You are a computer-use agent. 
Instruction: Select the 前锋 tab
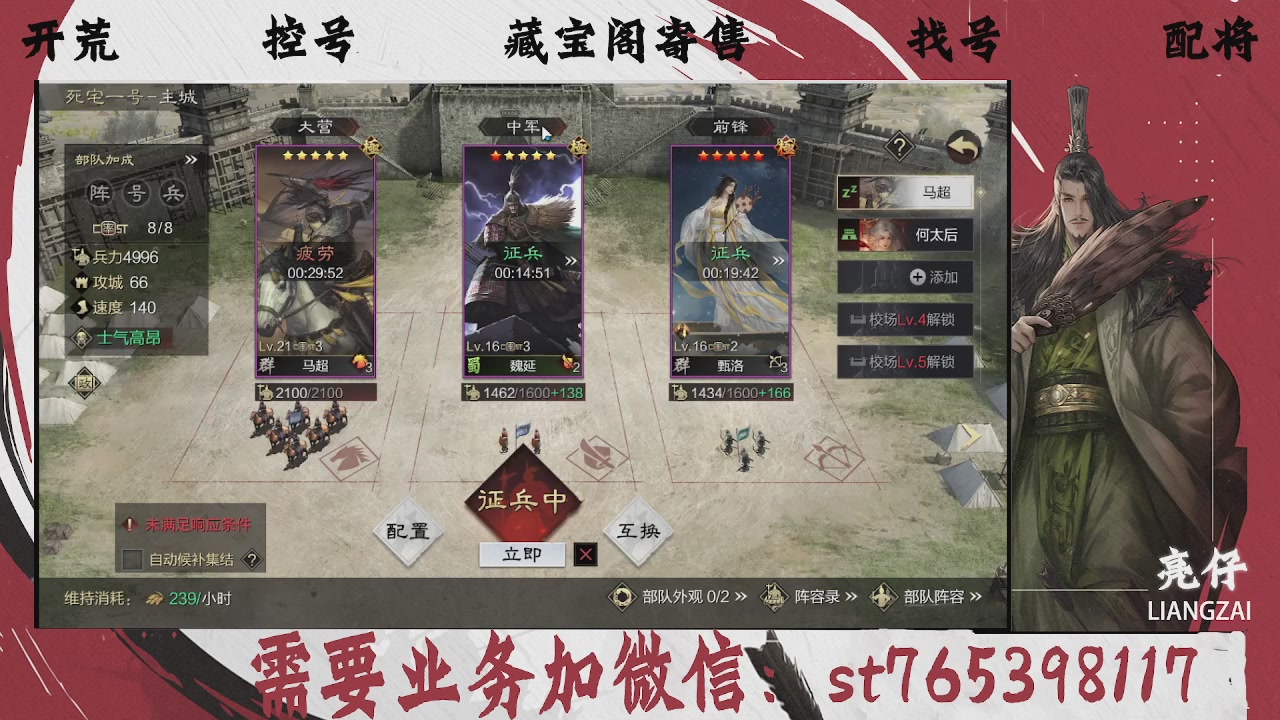[730, 126]
